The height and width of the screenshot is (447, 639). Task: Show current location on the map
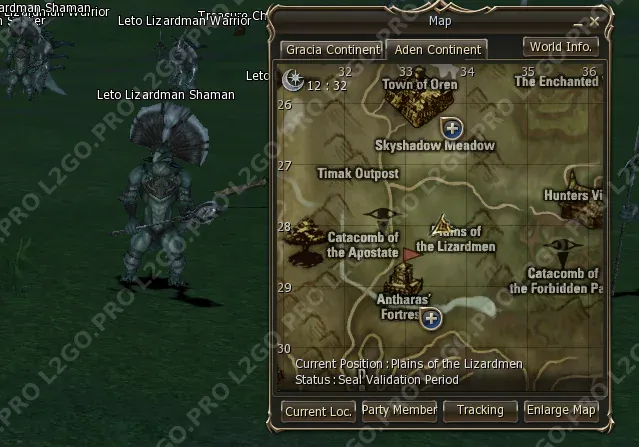[317, 410]
